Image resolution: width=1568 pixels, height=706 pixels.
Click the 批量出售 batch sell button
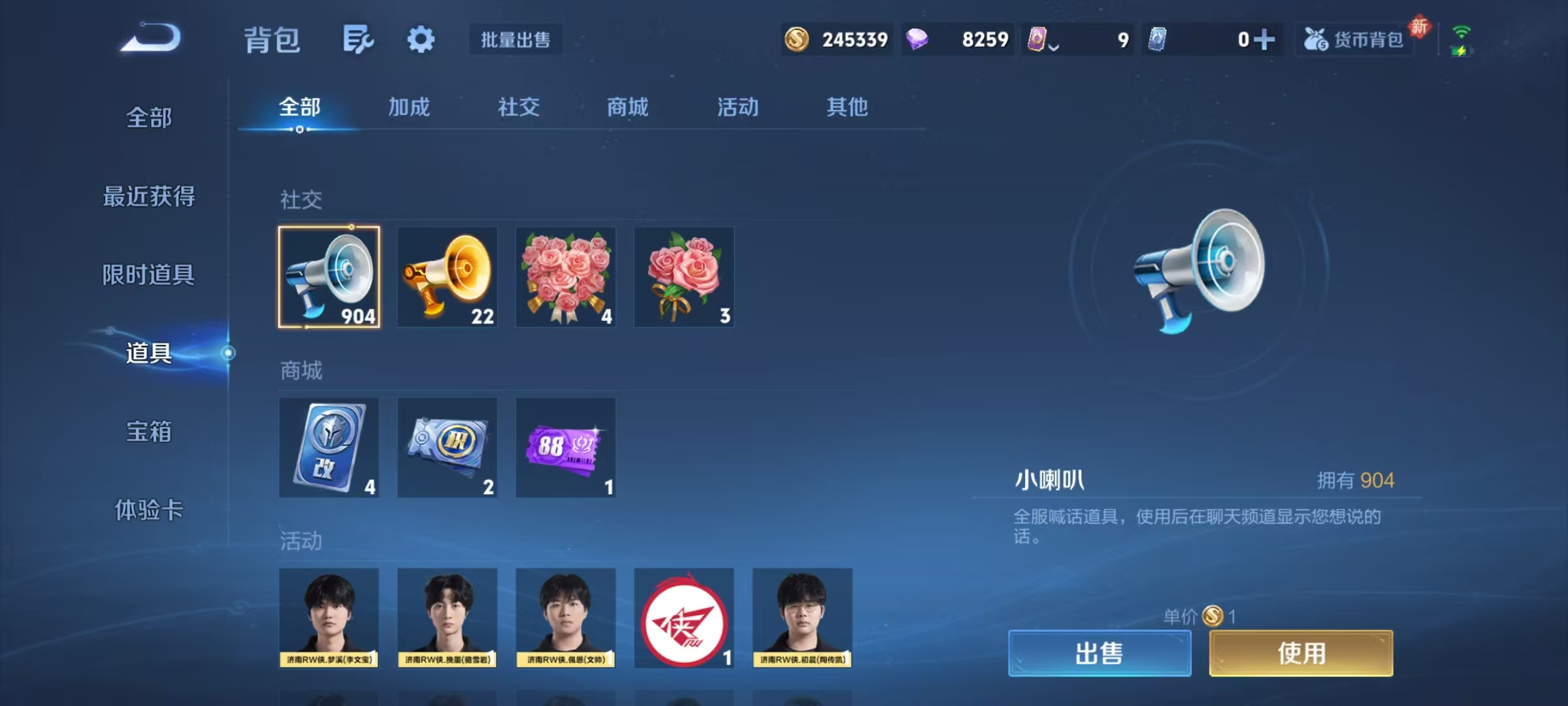pyautogui.click(x=515, y=40)
